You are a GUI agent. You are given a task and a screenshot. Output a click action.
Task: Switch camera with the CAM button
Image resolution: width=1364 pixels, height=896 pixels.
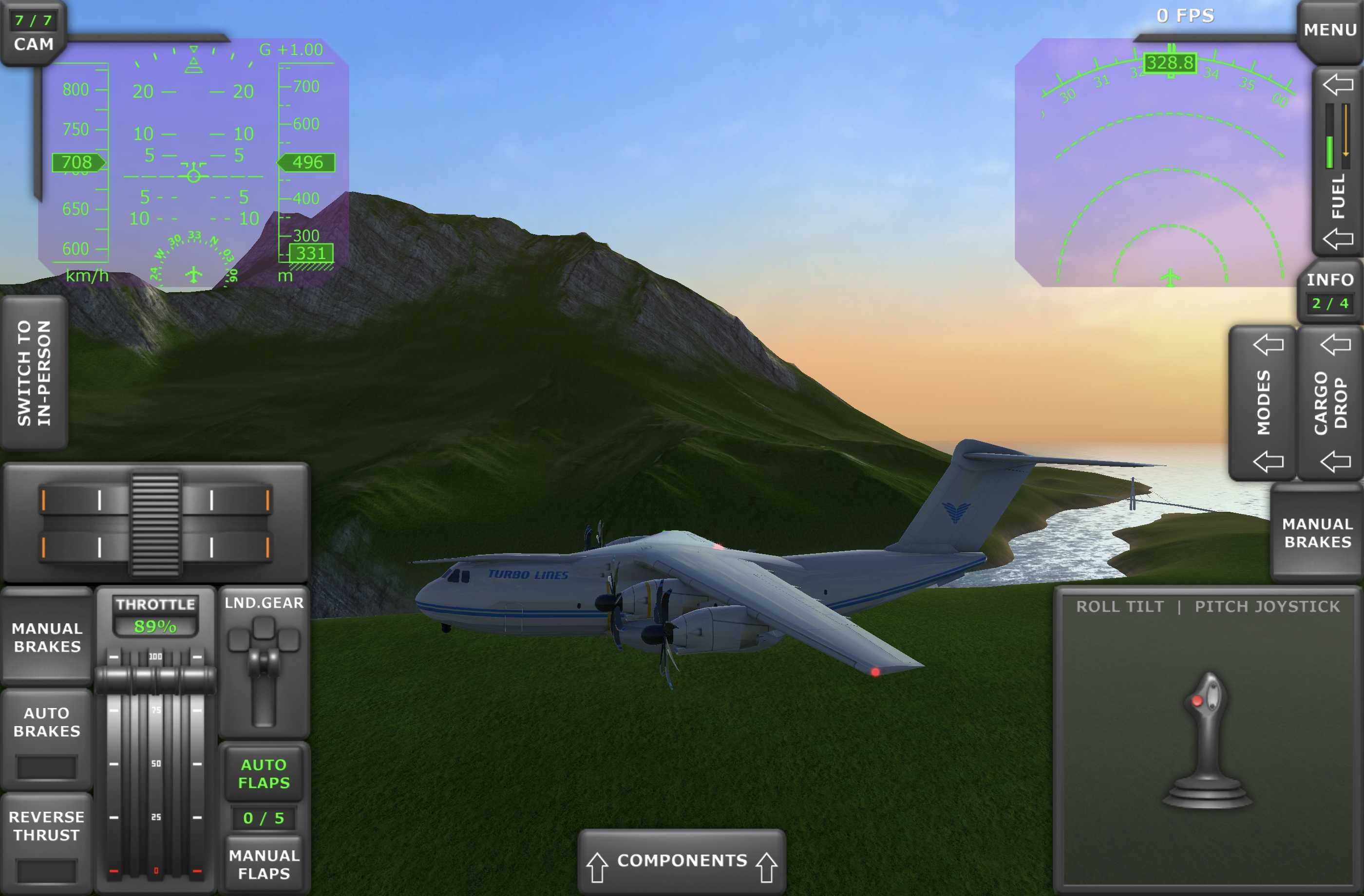33,35
